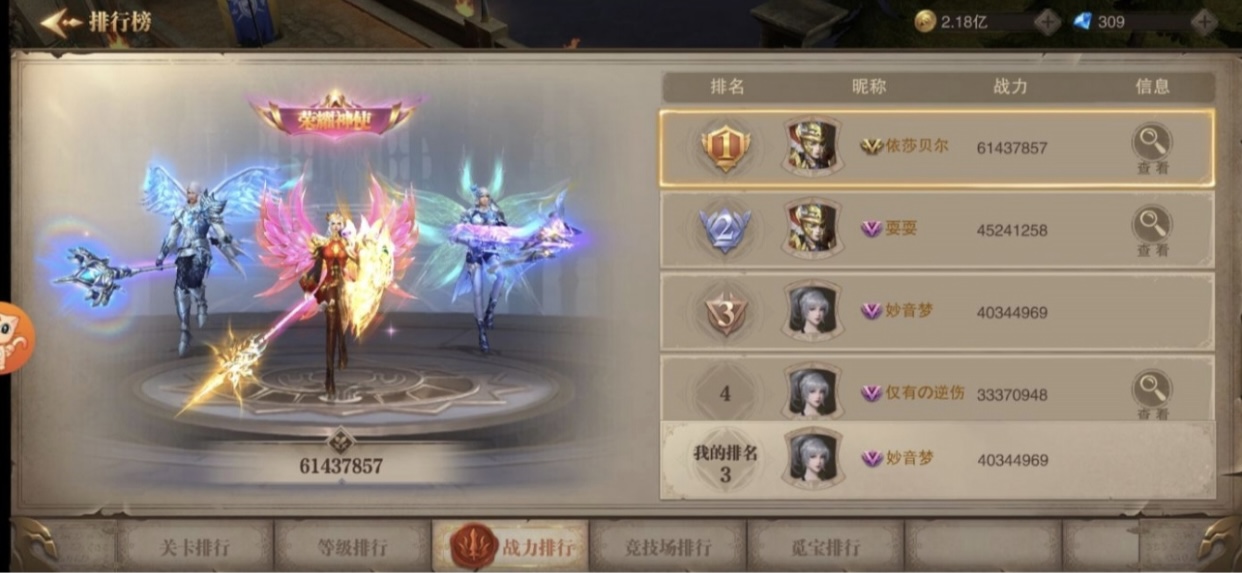Select the 依莎贝尔 first-place ranking row

(x=936, y=148)
